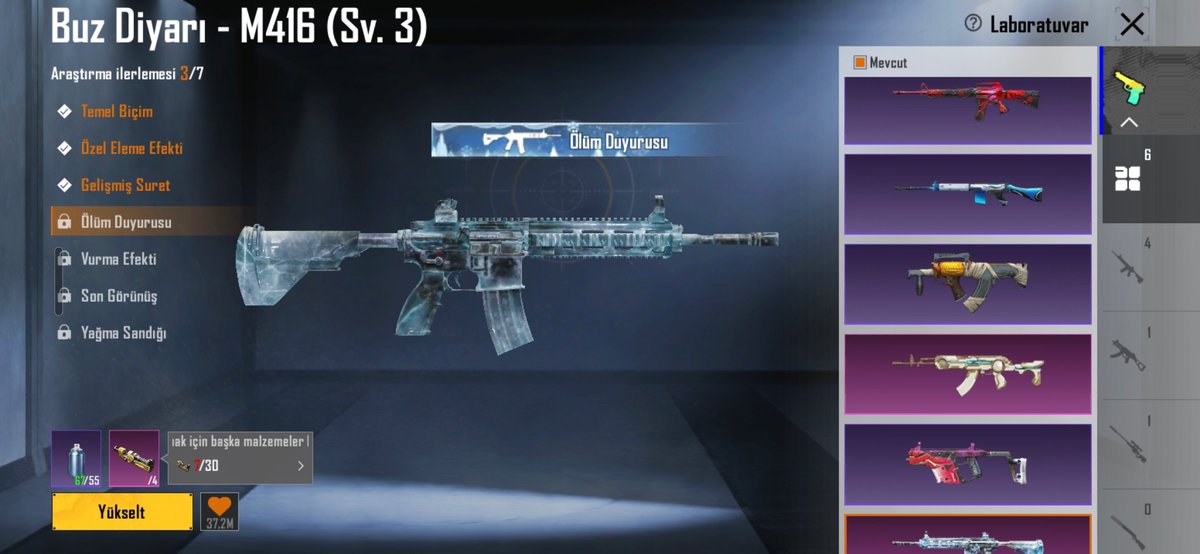Toggle the Mevcut filter checkbox
Image resolution: width=1200 pixels, height=554 pixels.
click(860, 63)
